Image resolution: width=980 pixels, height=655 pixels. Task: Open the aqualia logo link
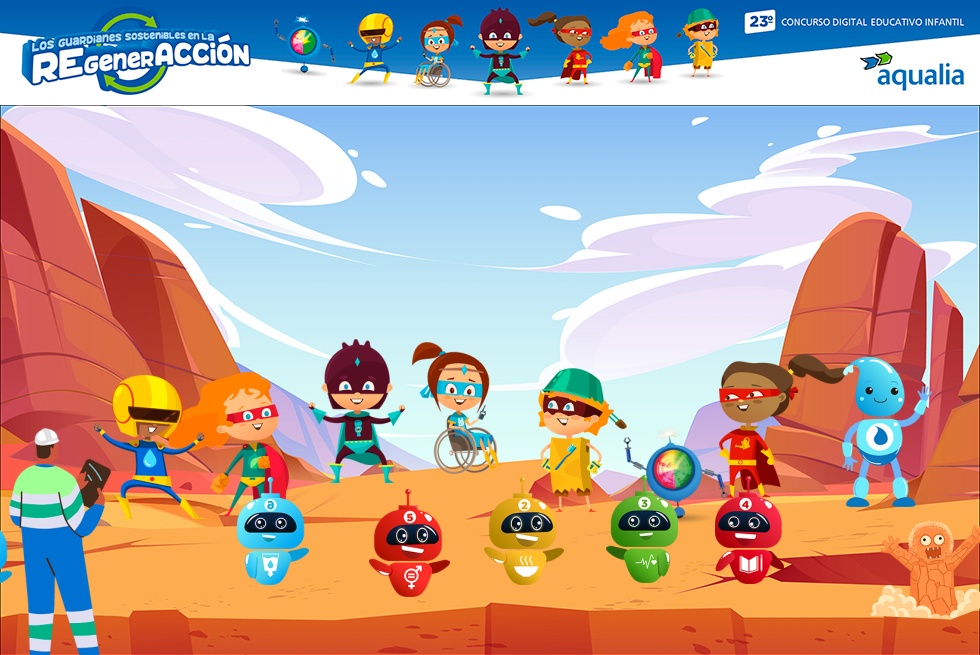[x=912, y=70]
